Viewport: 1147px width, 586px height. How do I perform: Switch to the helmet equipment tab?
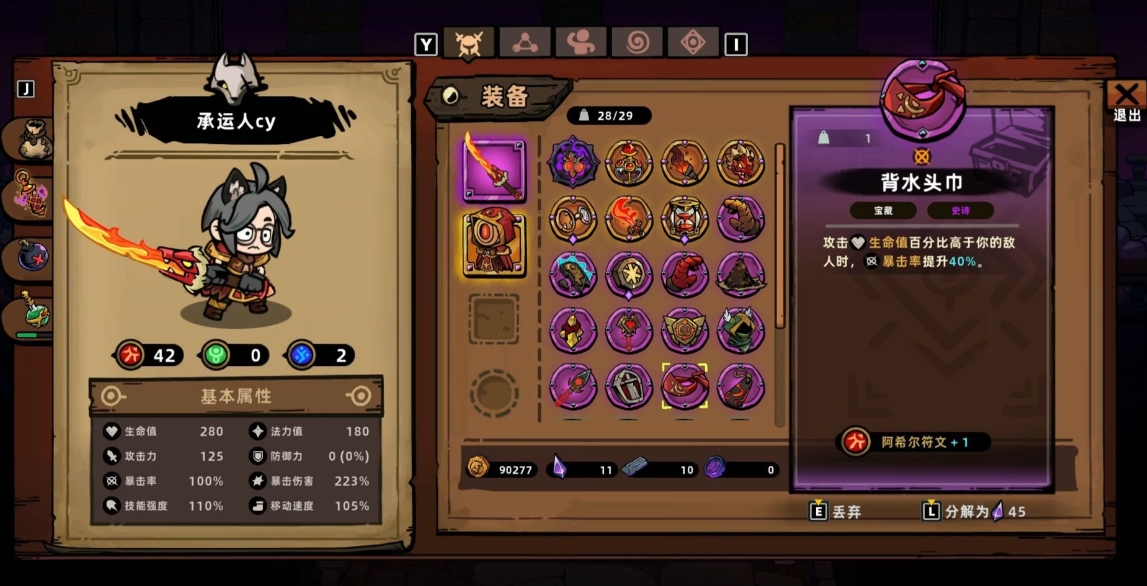pyautogui.click(x=467, y=43)
